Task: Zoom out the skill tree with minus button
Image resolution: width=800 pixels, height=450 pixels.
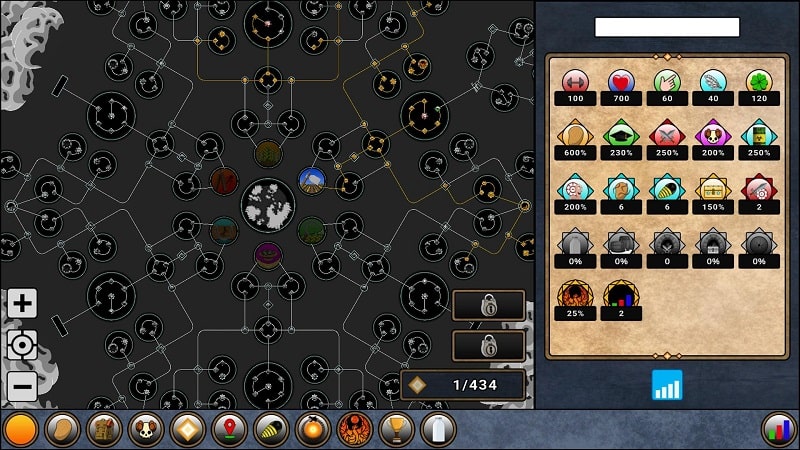Action: [x=22, y=385]
